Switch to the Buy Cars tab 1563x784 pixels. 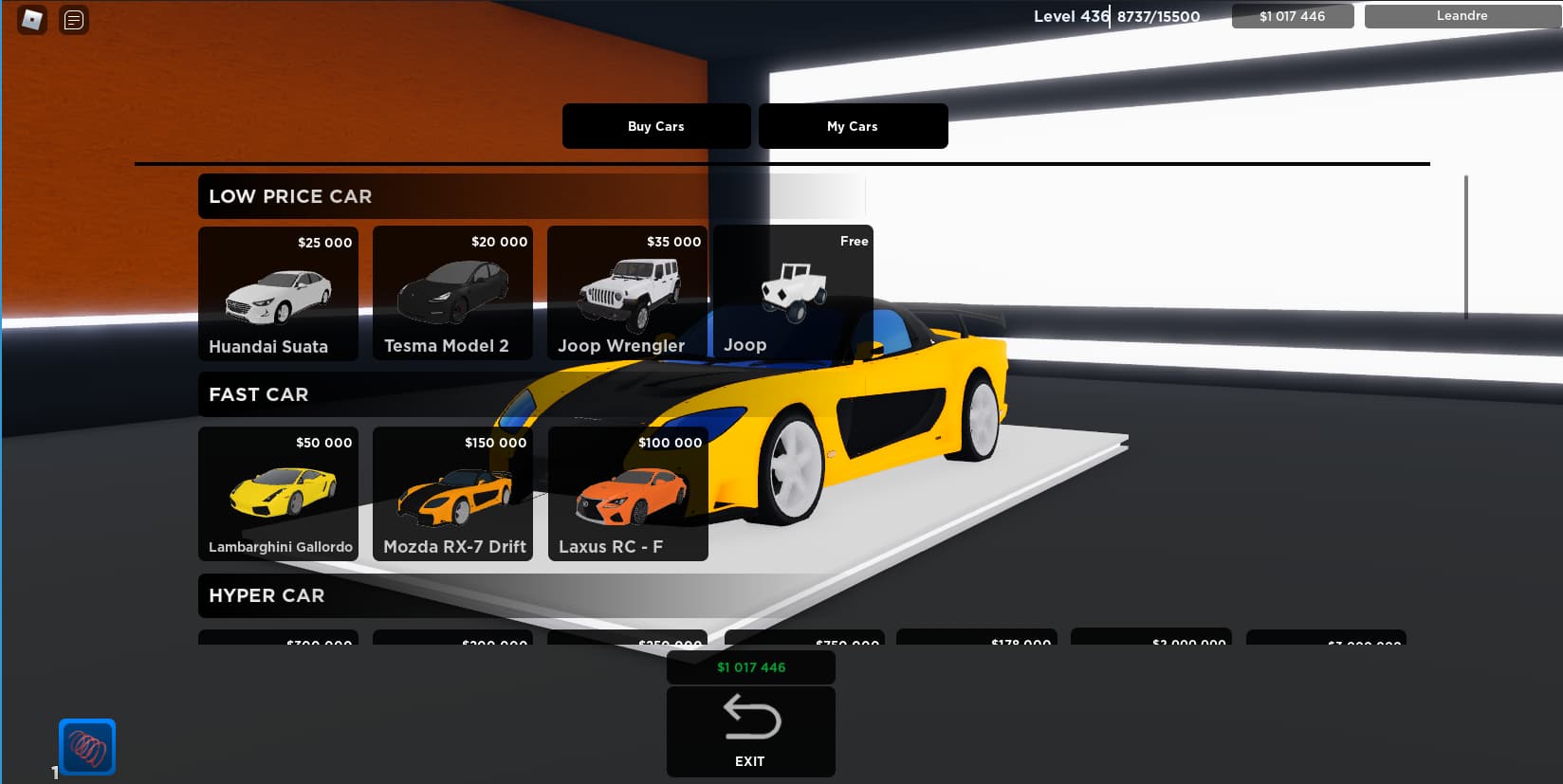point(655,125)
